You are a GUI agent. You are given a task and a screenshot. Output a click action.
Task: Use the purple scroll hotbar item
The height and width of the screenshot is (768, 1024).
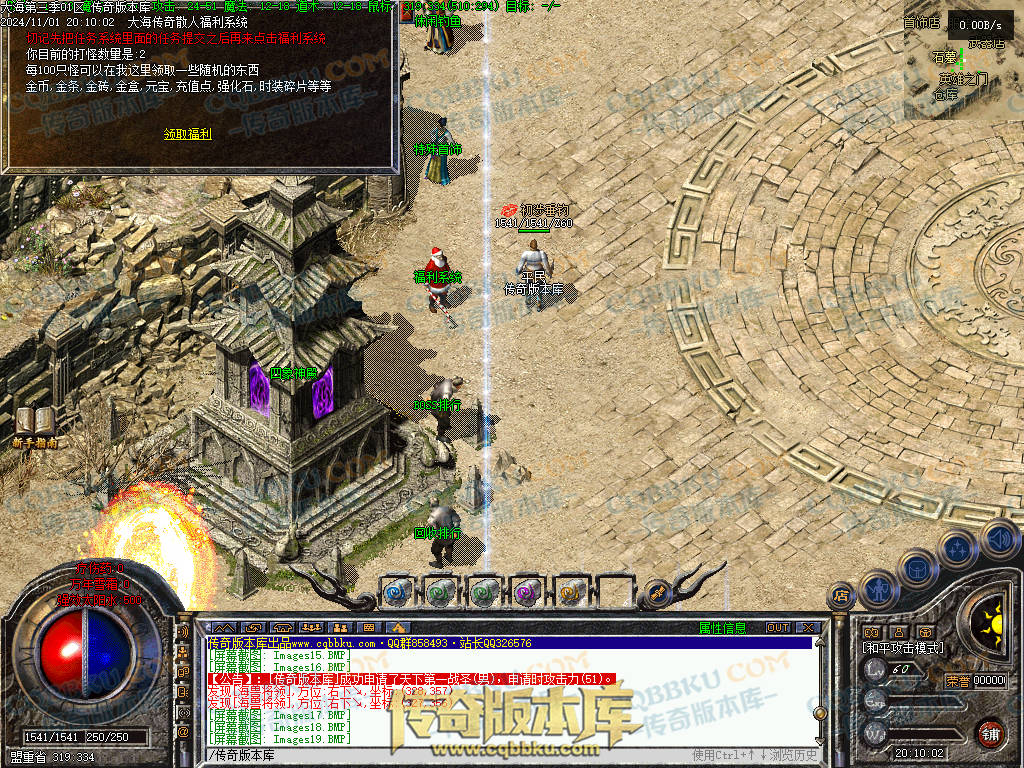coord(527,591)
